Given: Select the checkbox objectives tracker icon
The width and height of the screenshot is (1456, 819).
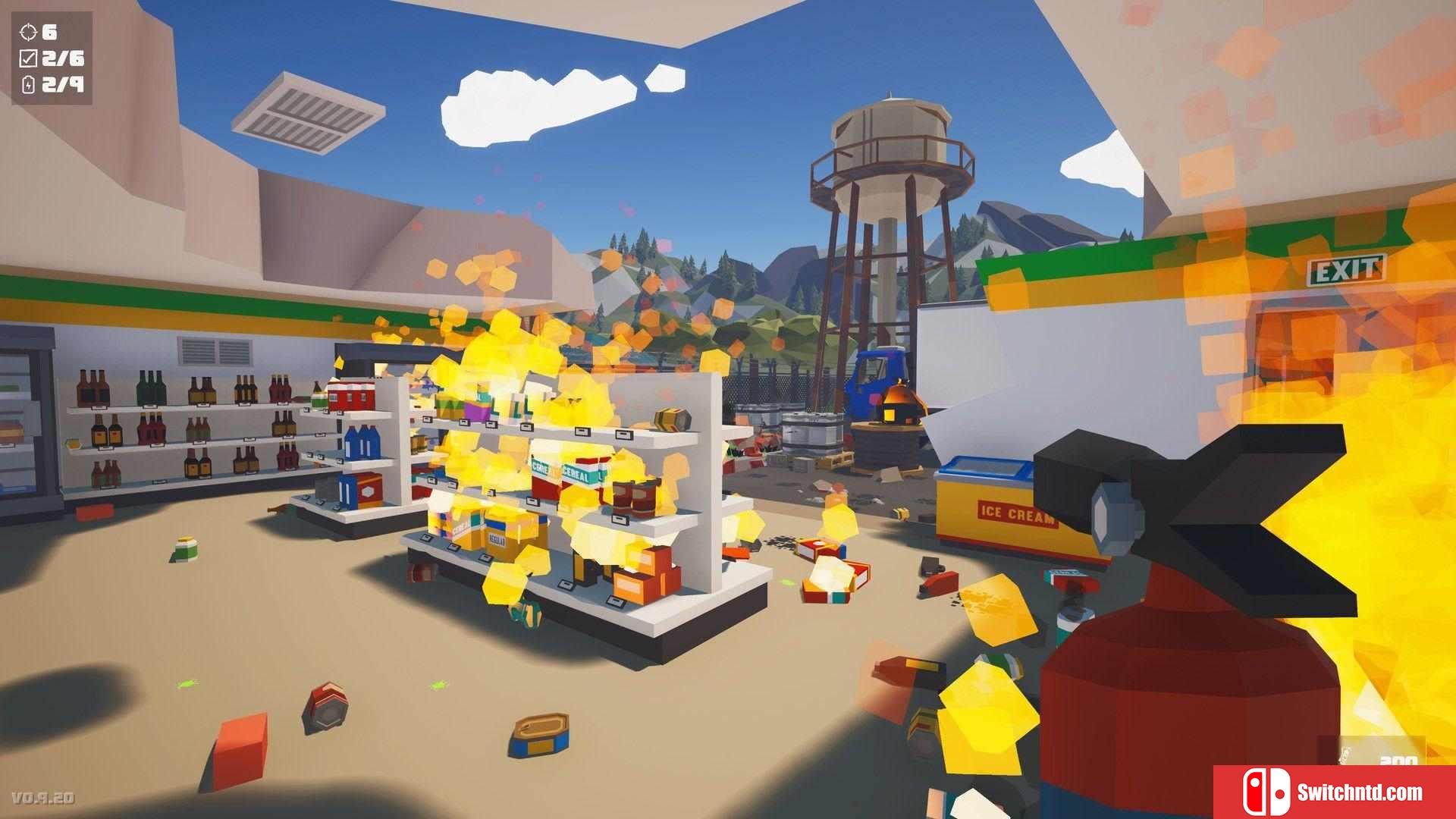Looking at the screenshot, I should (x=28, y=58).
